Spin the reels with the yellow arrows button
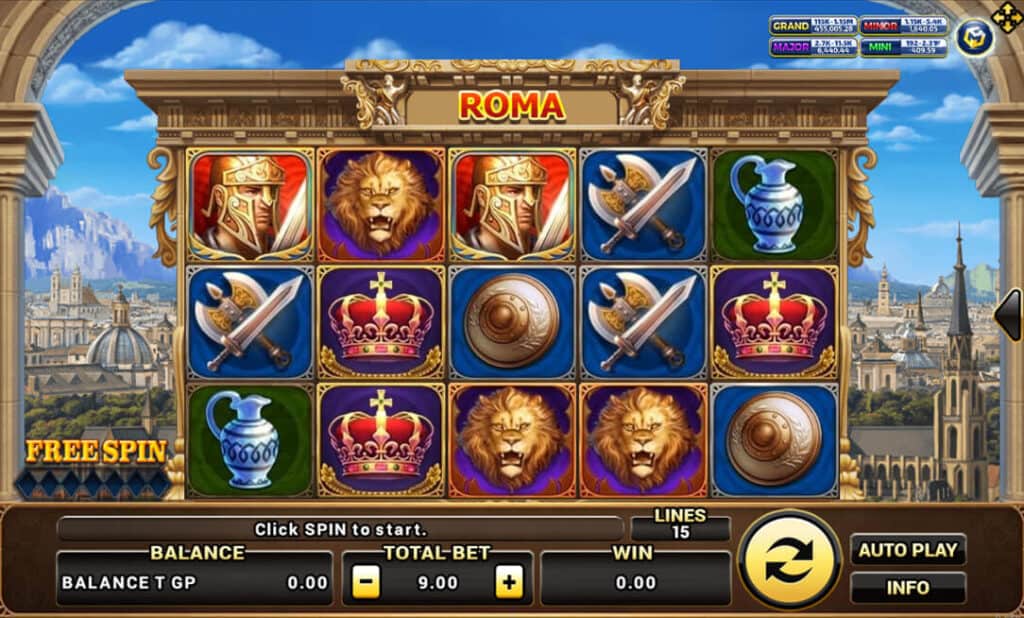Viewport: 1024px width, 618px height. pyautogui.click(x=790, y=560)
